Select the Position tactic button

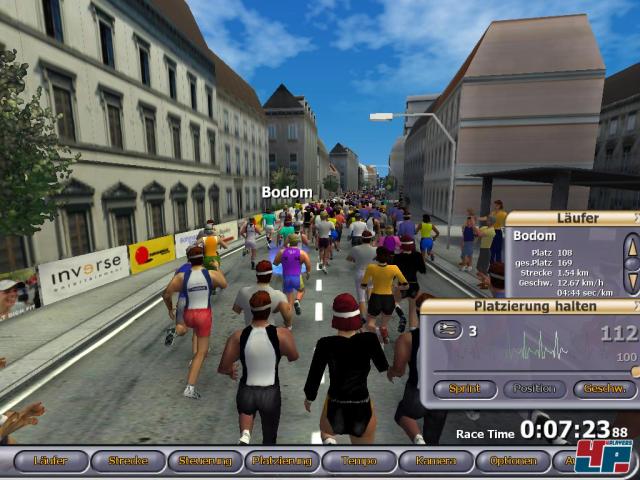[534, 388]
